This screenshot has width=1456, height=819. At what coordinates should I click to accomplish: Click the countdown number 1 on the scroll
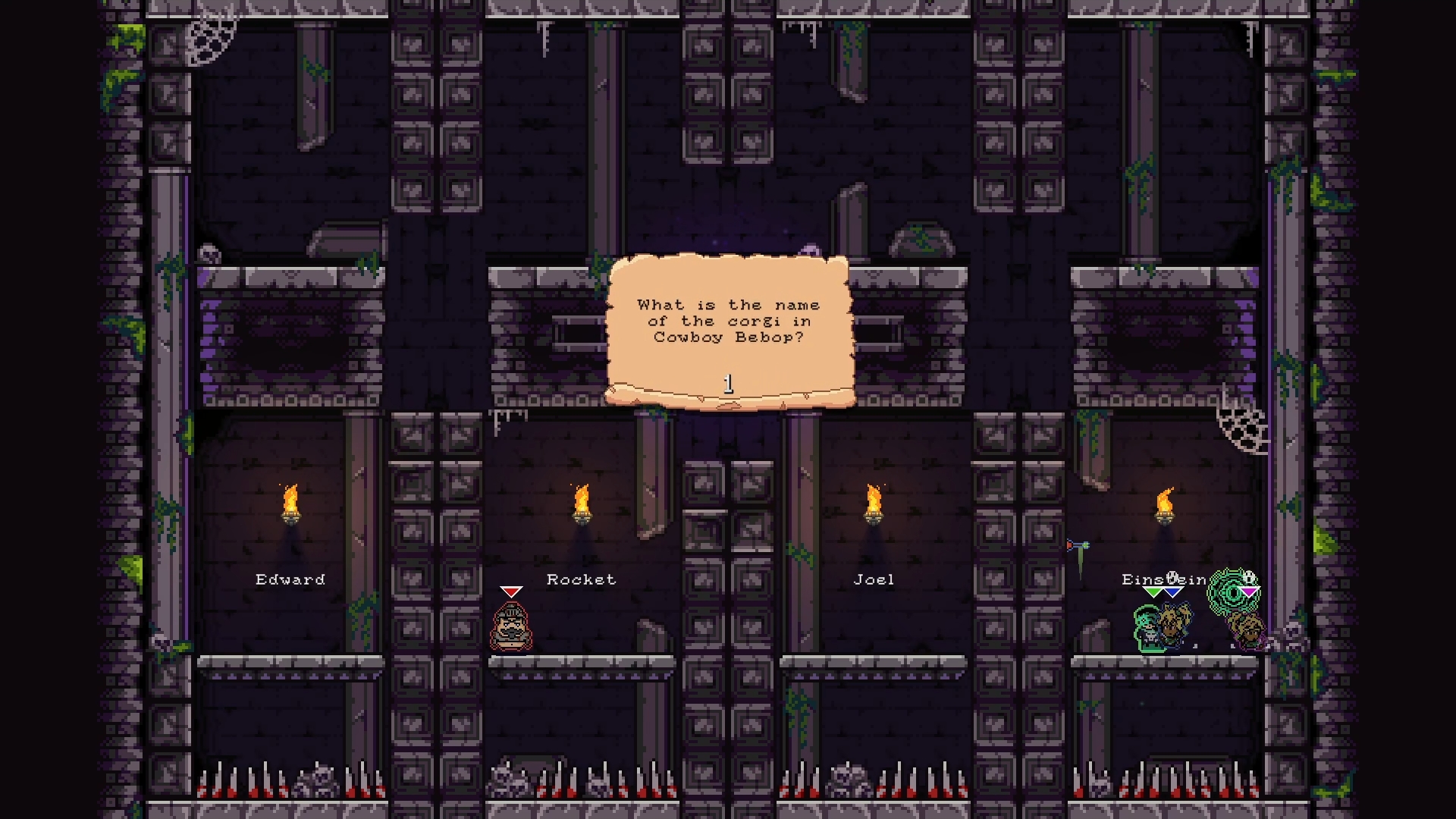(x=730, y=383)
